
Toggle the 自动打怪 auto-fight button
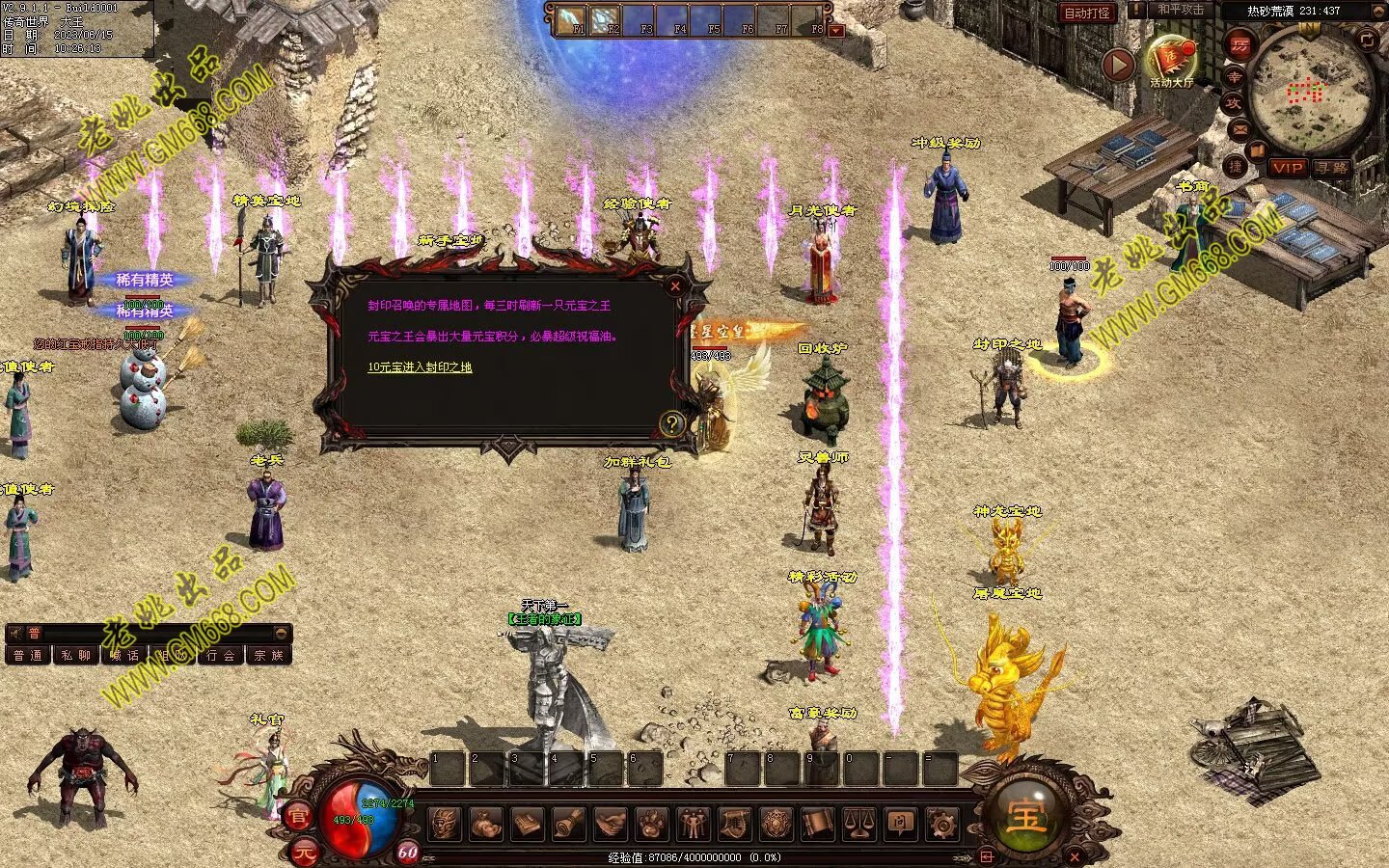pos(1087,13)
